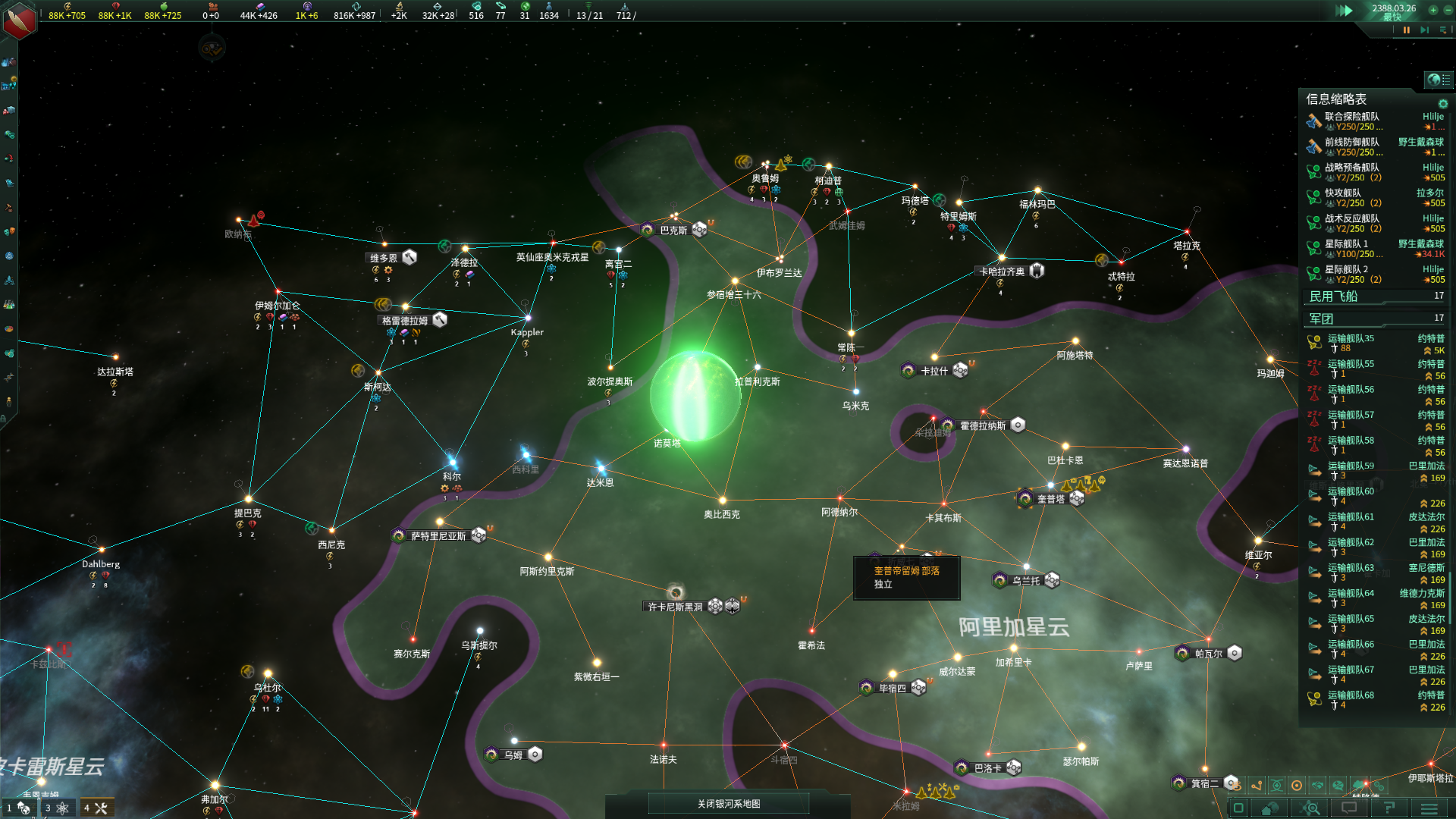The height and width of the screenshot is (819, 1456).
Task: Open the main menu hamburger button
Action: pyautogui.click(x=1429, y=808)
